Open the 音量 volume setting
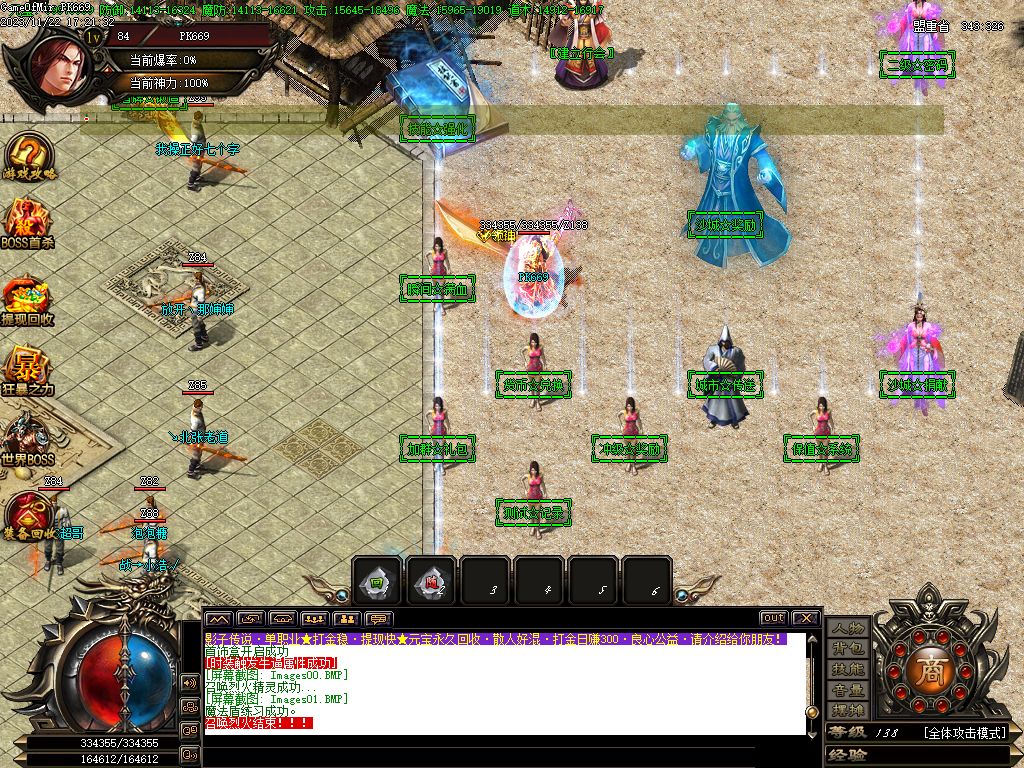 pyautogui.click(x=848, y=690)
